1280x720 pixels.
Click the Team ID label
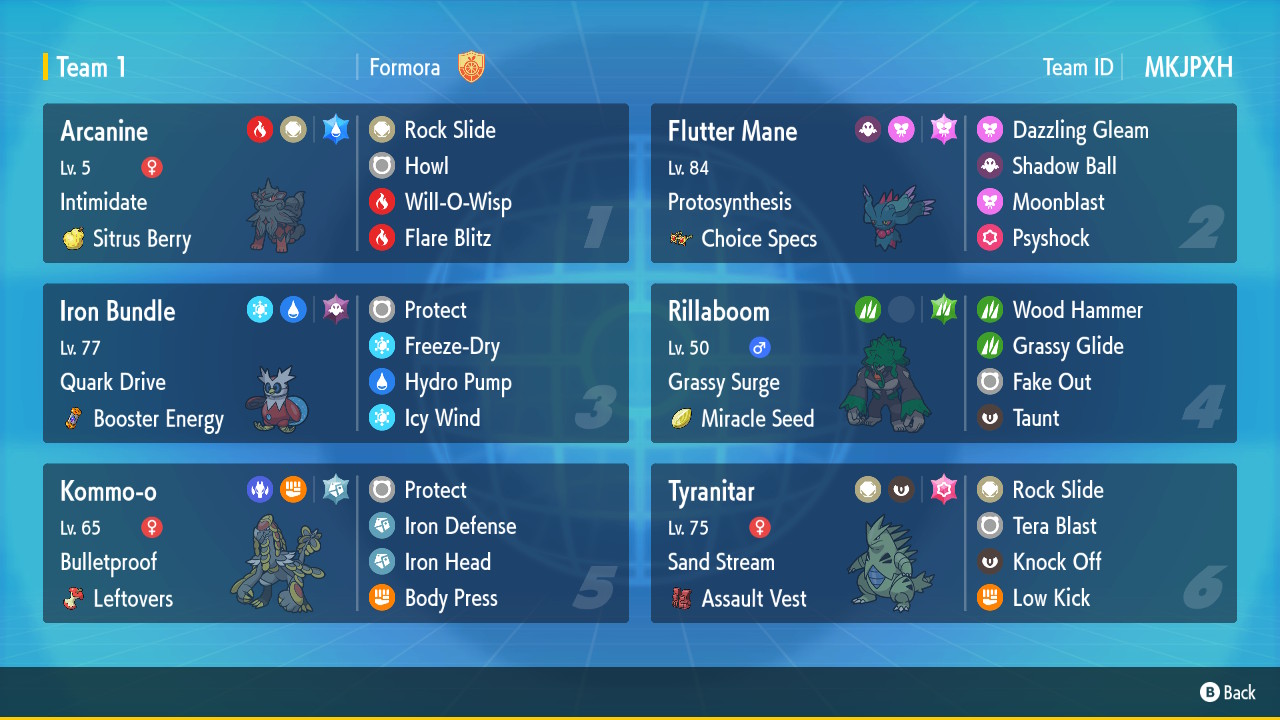pyautogui.click(x=1078, y=67)
